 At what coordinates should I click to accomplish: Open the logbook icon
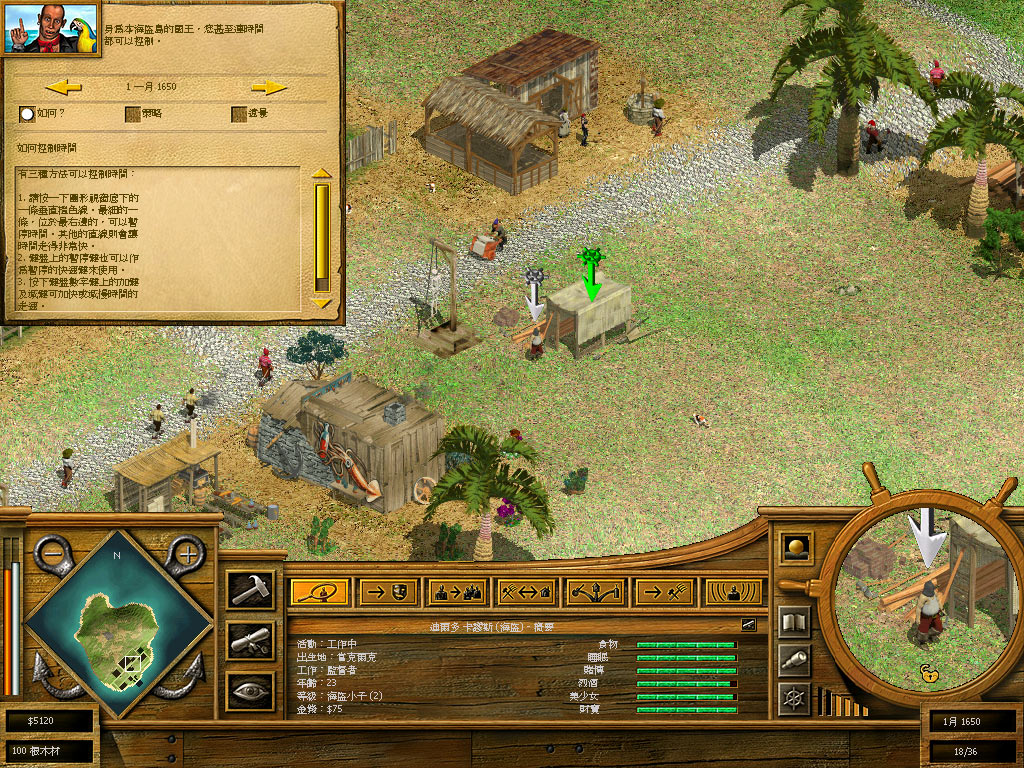[794, 622]
